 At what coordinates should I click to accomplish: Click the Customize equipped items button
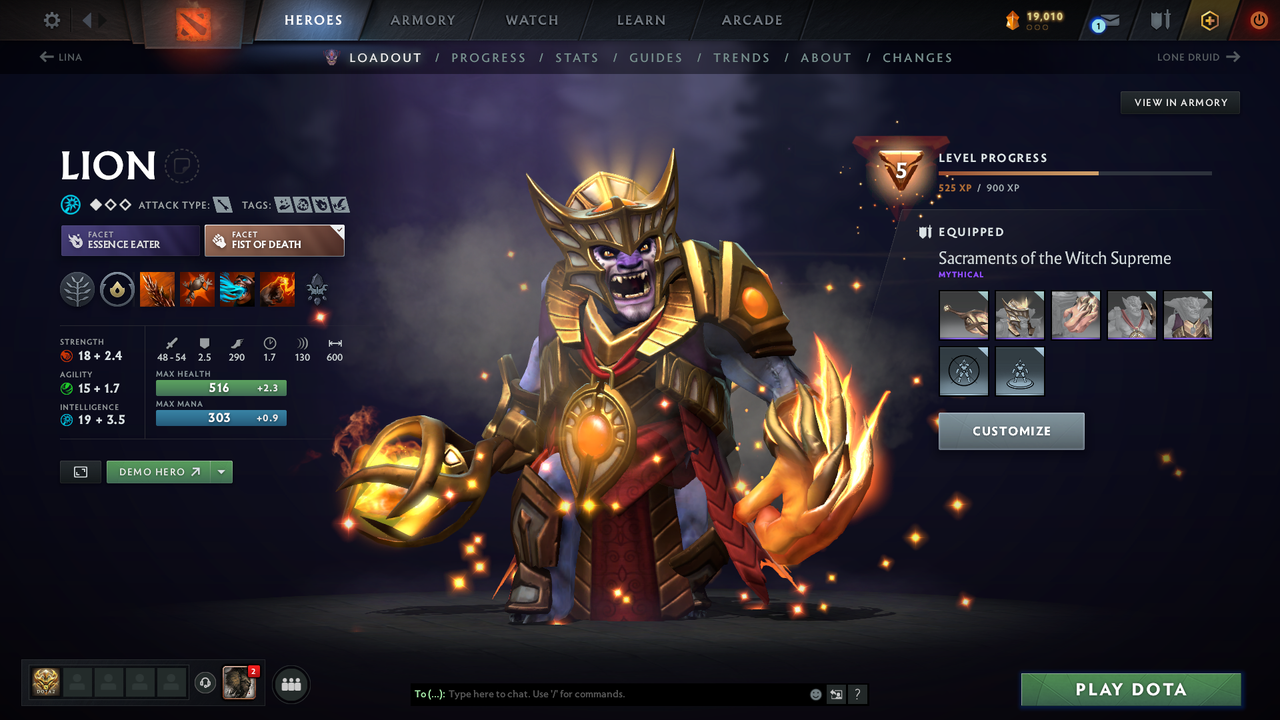[1011, 431]
